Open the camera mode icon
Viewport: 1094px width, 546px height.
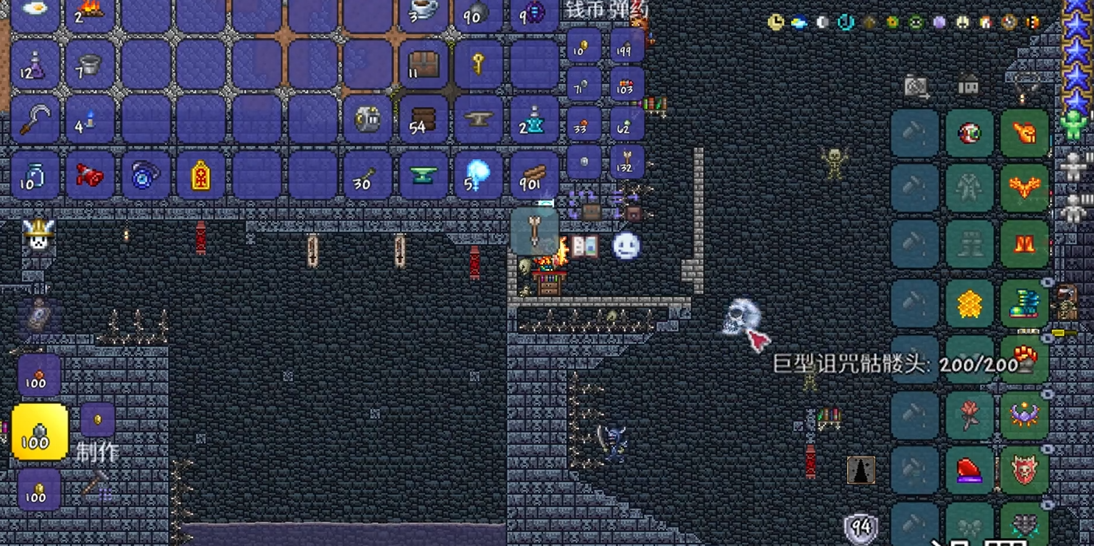coord(916,87)
